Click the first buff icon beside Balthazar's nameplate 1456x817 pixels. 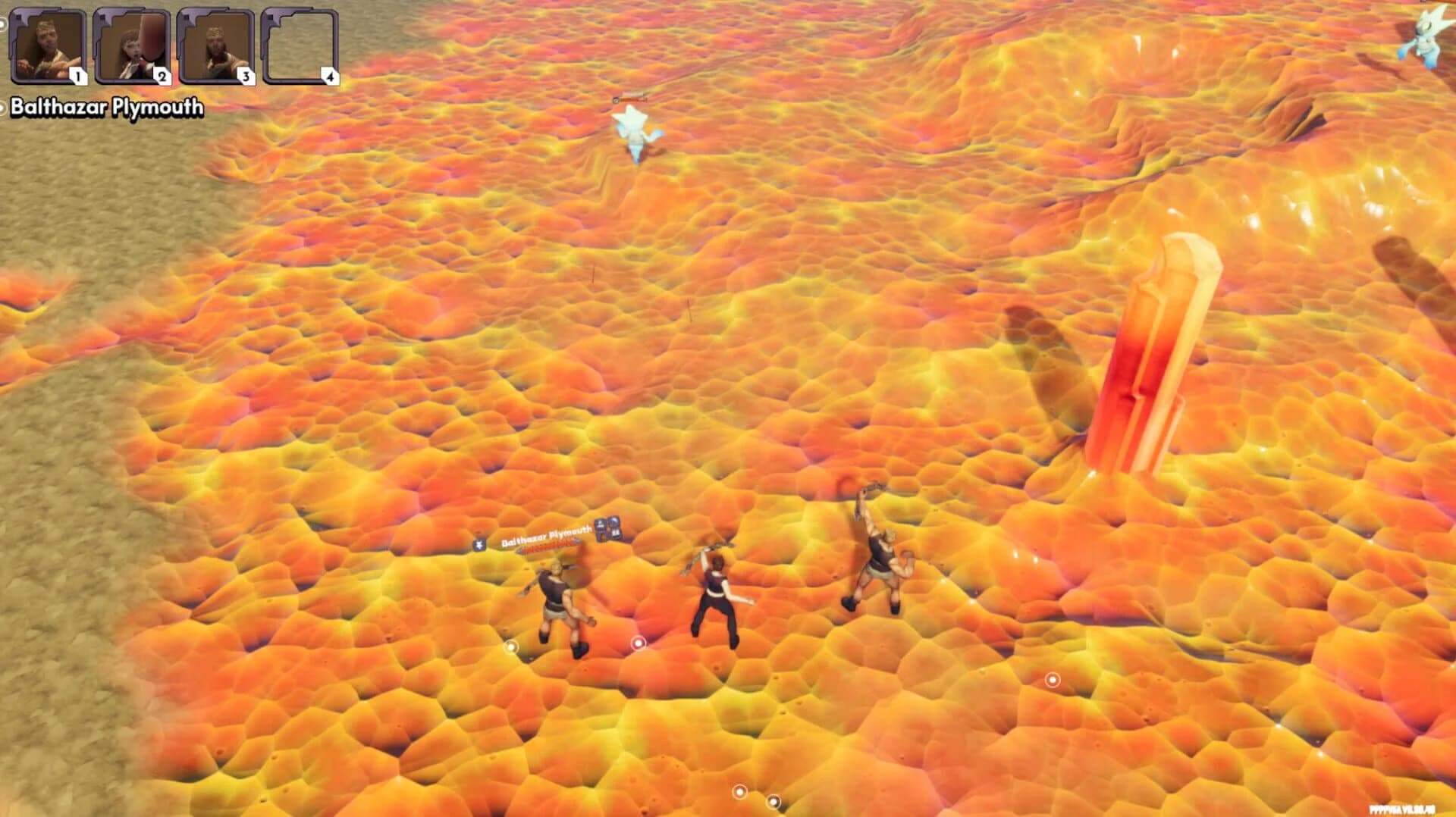[601, 529]
